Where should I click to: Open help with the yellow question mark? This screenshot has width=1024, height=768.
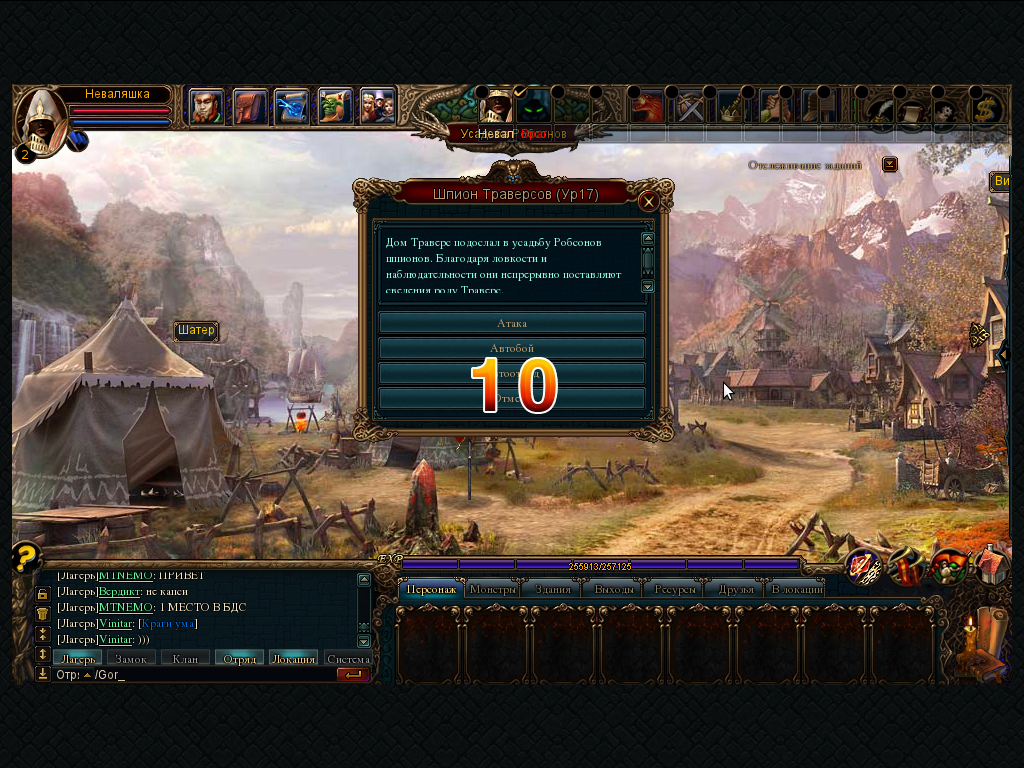point(27,556)
